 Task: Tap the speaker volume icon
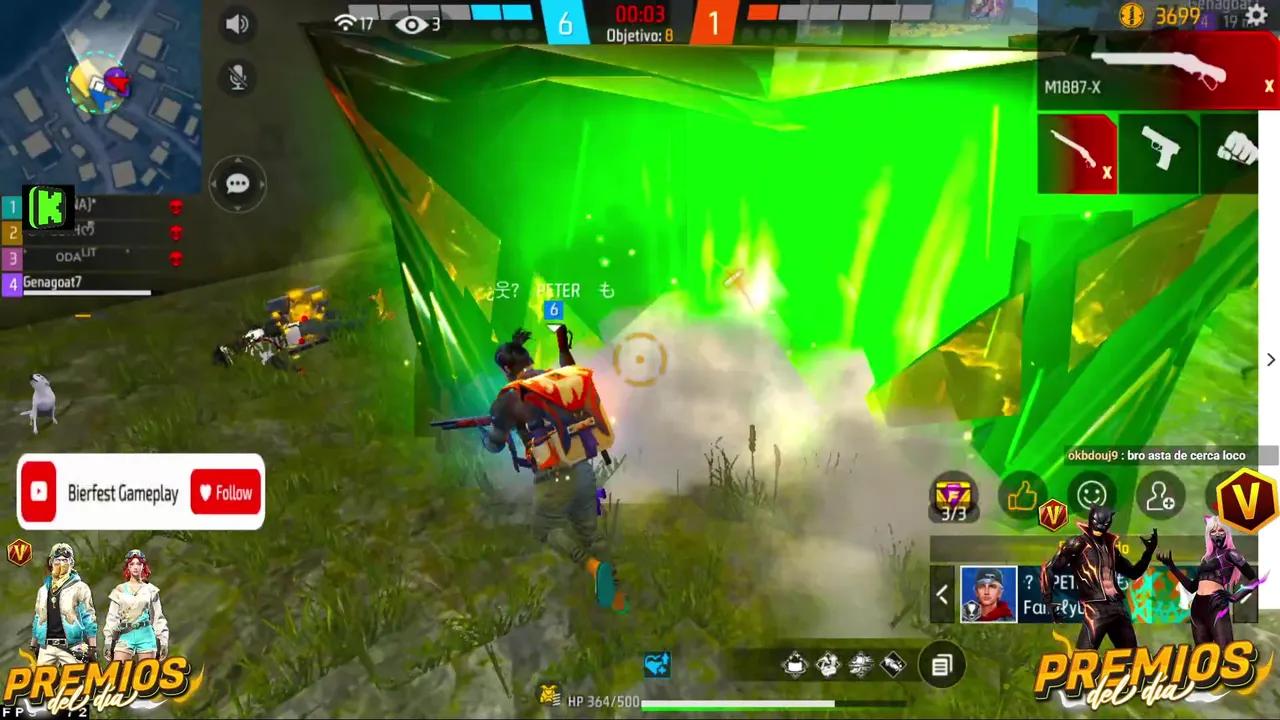(237, 24)
